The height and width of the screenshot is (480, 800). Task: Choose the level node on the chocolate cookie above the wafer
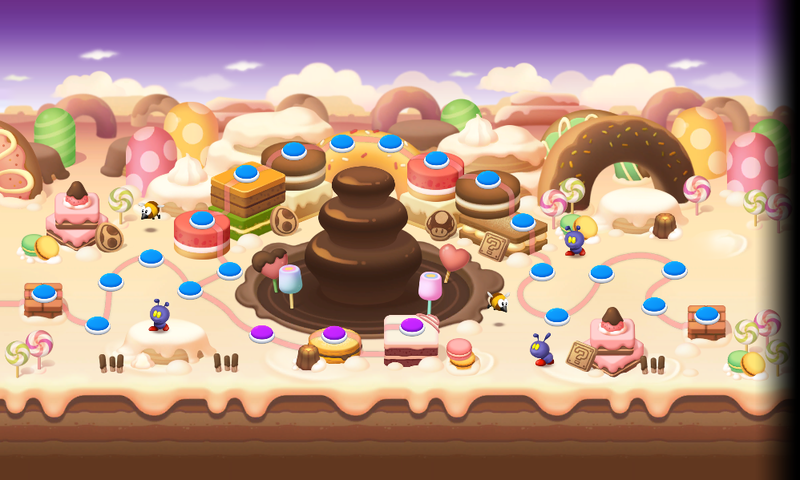pyautogui.click(x=488, y=179)
